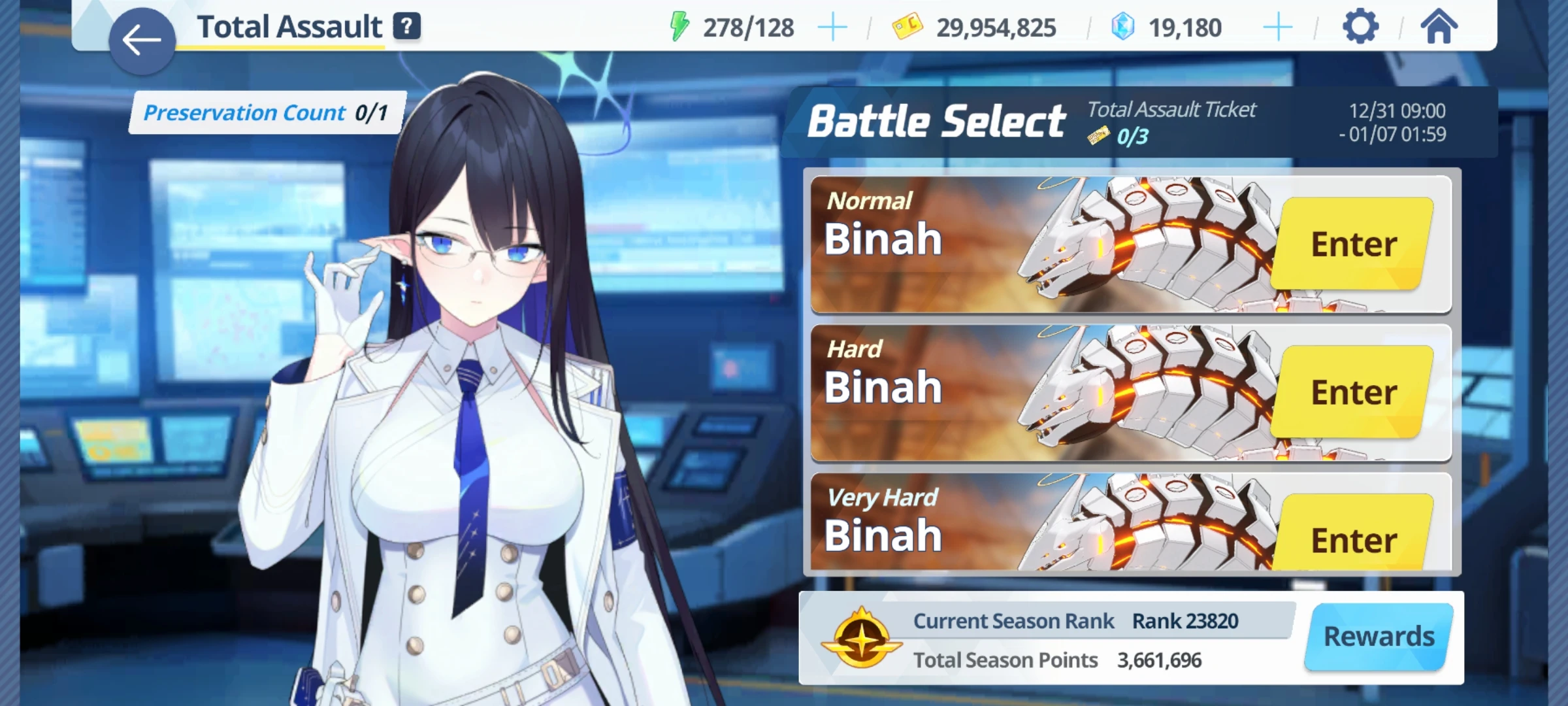Screen dimensions: 1568x706
Task: Click the energy lightning bolt icon
Action: pos(680,26)
